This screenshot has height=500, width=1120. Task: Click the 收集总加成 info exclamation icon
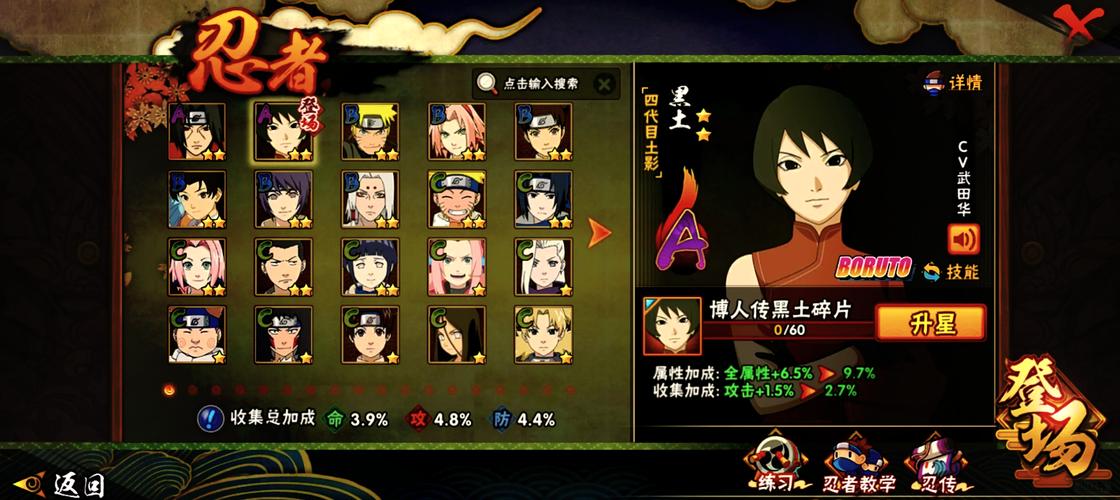click(209, 419)
